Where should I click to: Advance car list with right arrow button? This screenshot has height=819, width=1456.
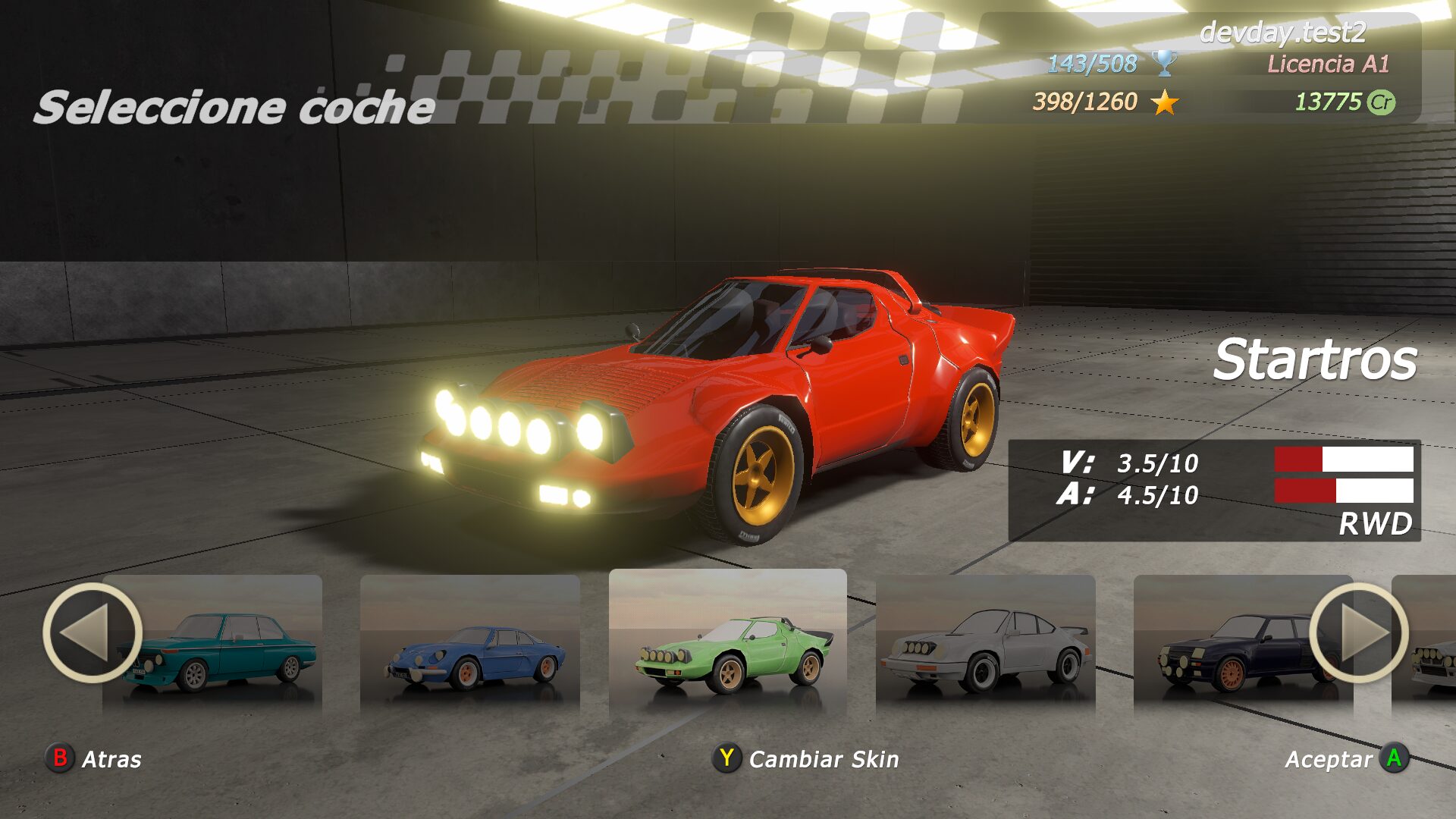coord(1358,632)
